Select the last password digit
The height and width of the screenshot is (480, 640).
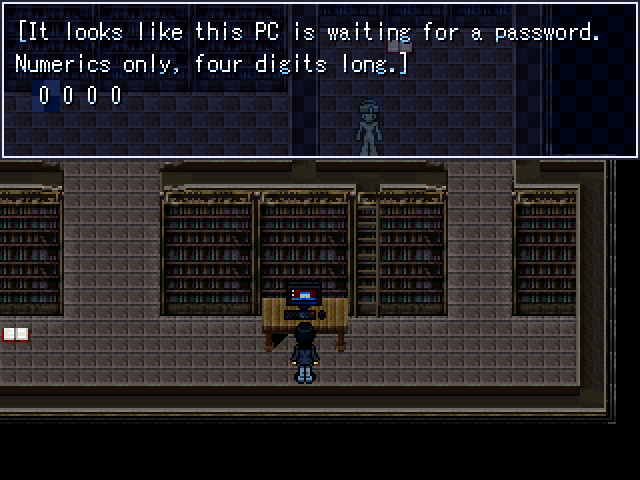(x=116, y=96)
